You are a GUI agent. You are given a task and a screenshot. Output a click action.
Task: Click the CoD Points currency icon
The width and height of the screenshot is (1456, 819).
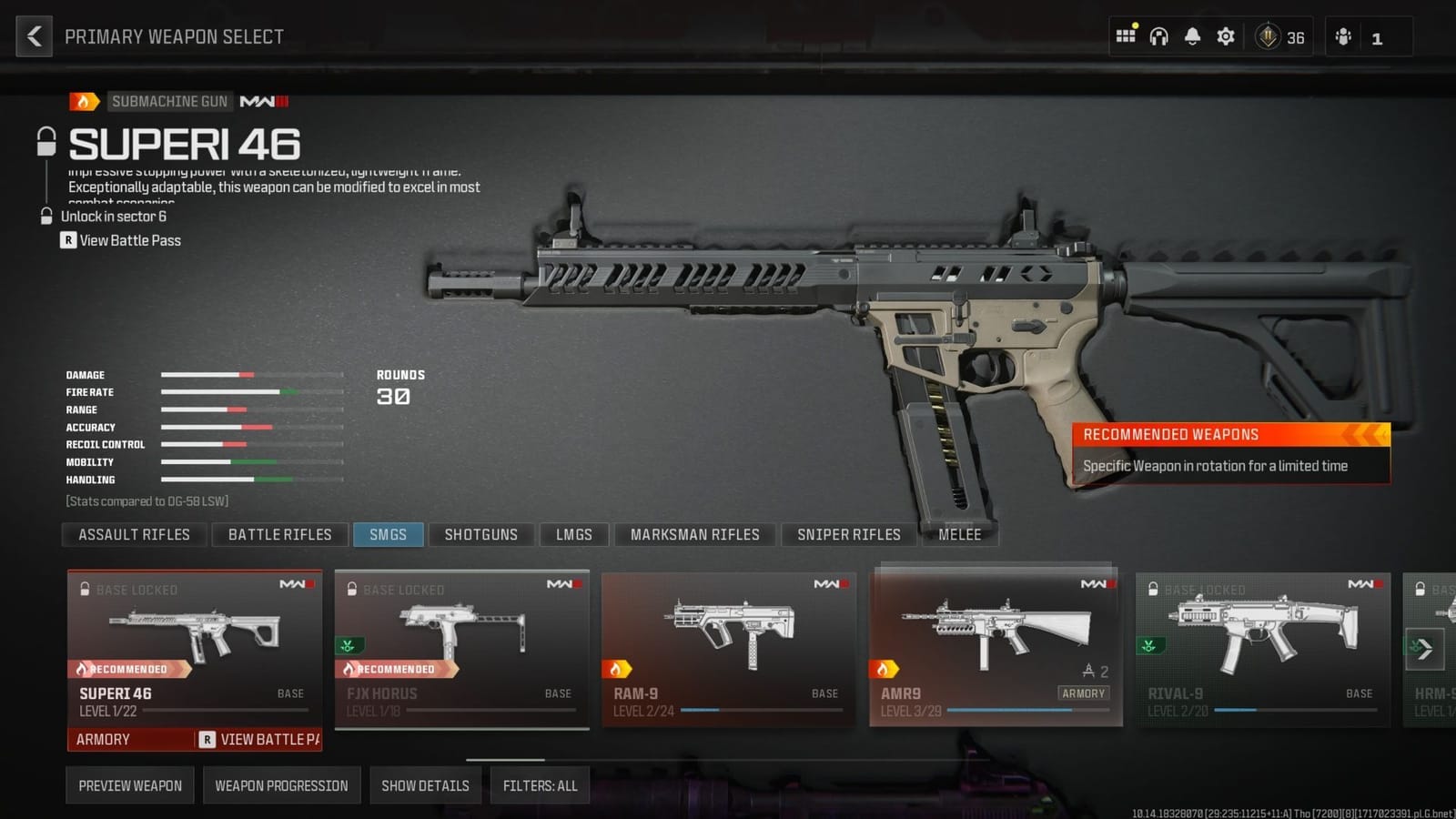[1269, 36]
